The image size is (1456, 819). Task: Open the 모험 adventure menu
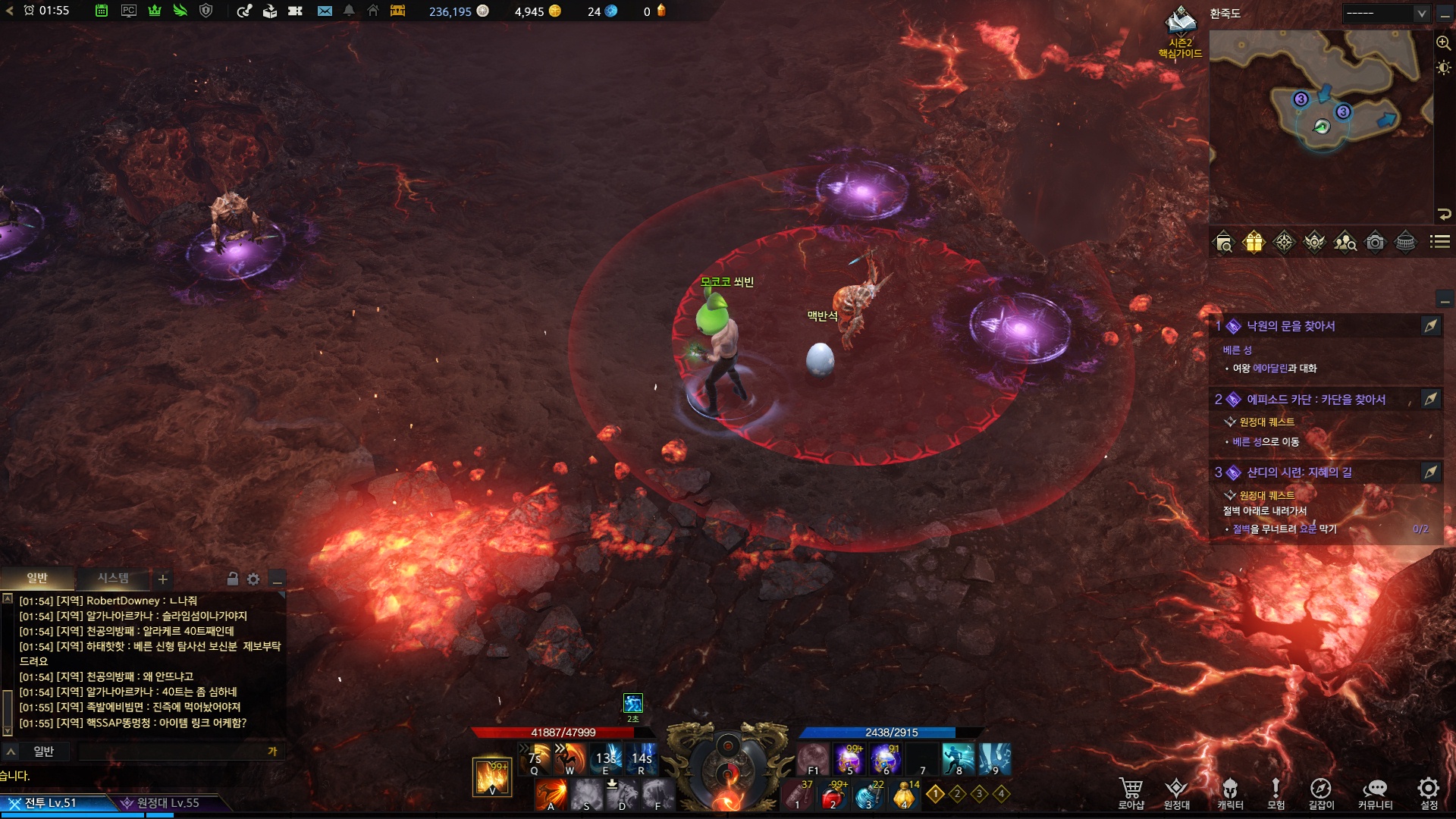coord(1276,792)
